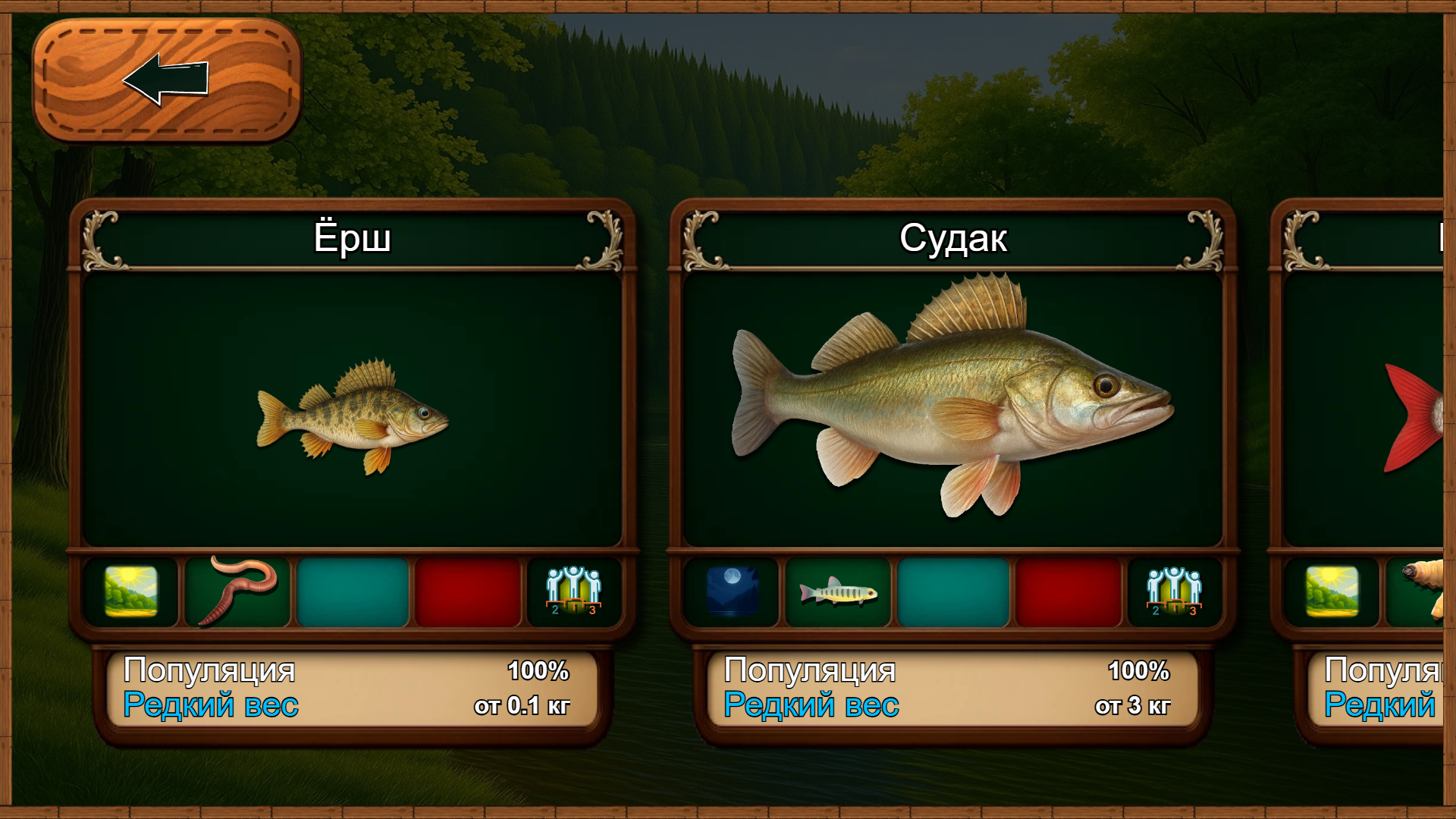Choose the worm bait icon for Ёрш

[x=237, y=591]
